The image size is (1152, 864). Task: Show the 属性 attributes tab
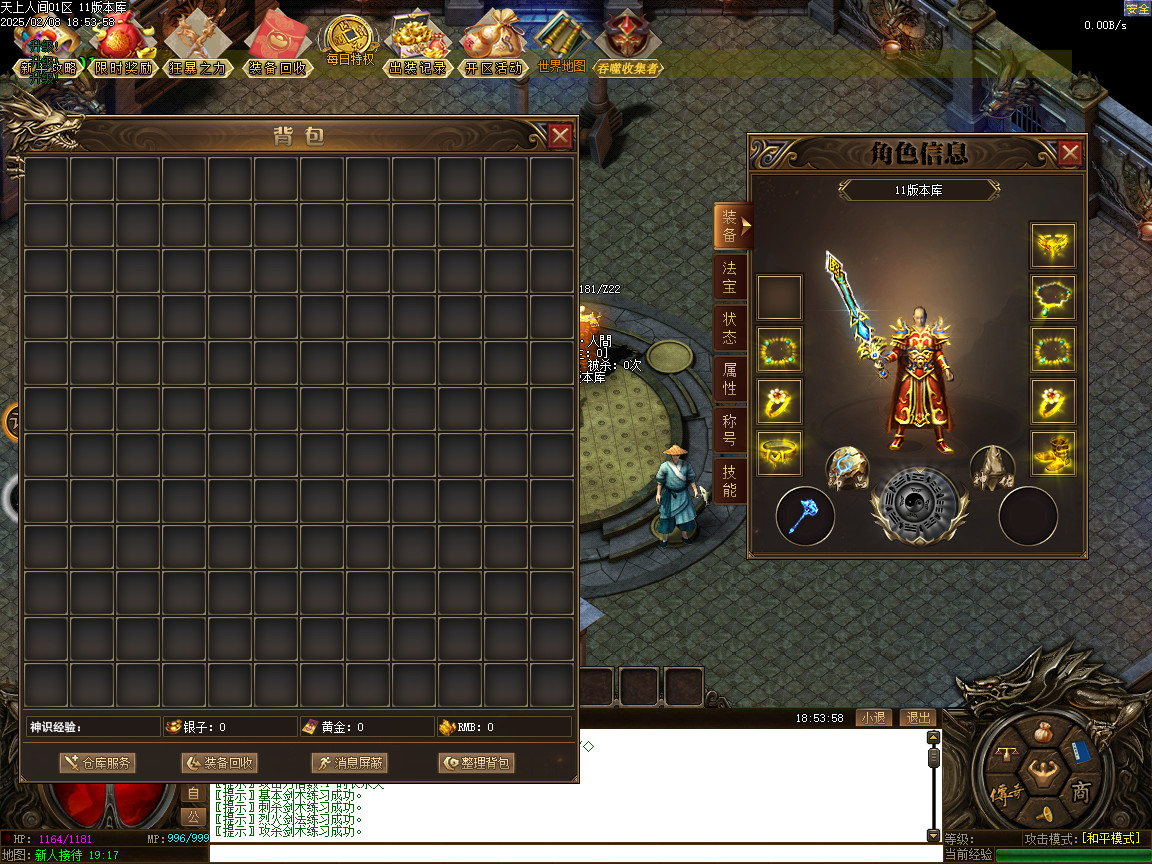(x=730, y=379)
